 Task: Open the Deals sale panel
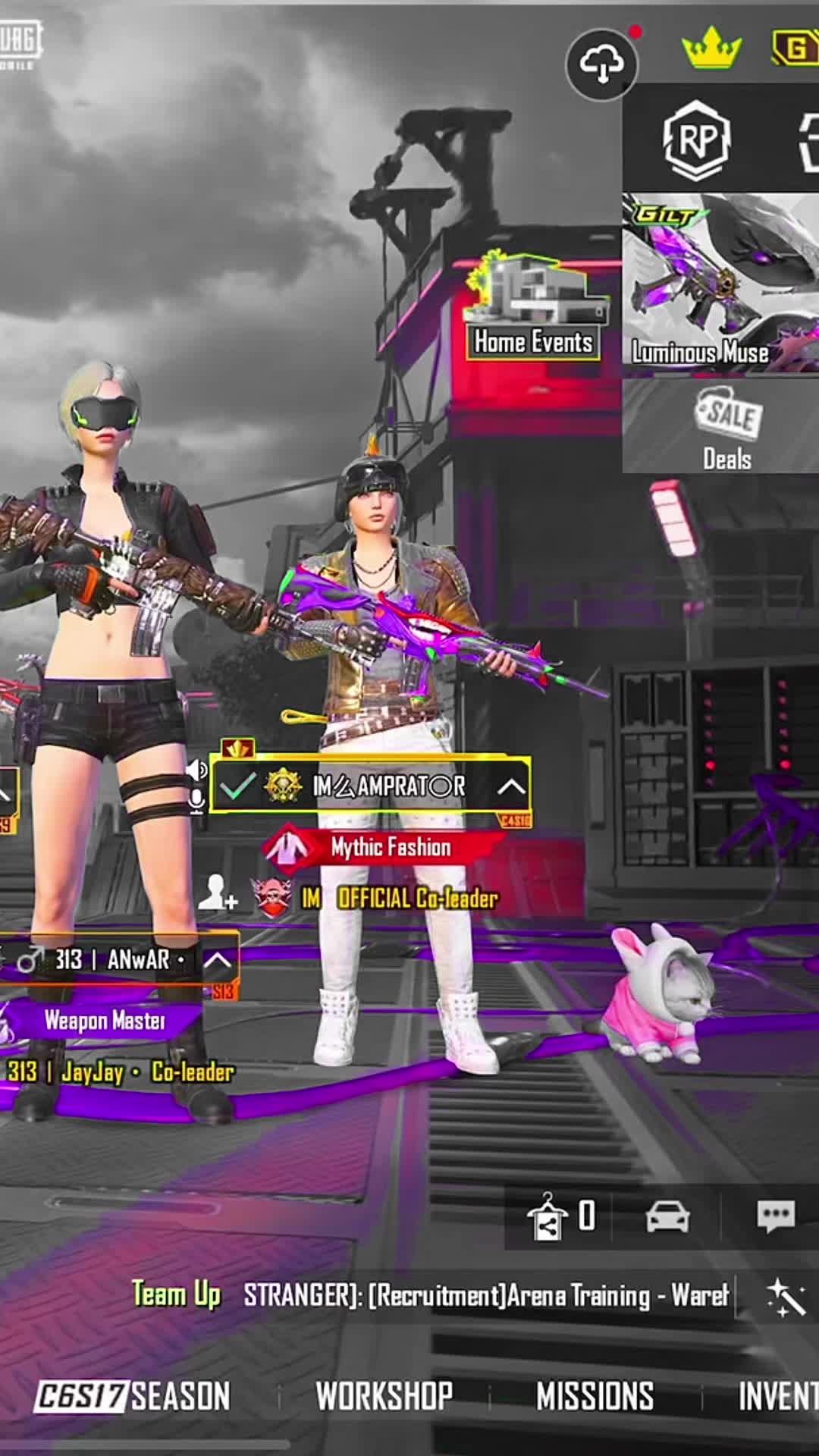click(x=726, y=427)
